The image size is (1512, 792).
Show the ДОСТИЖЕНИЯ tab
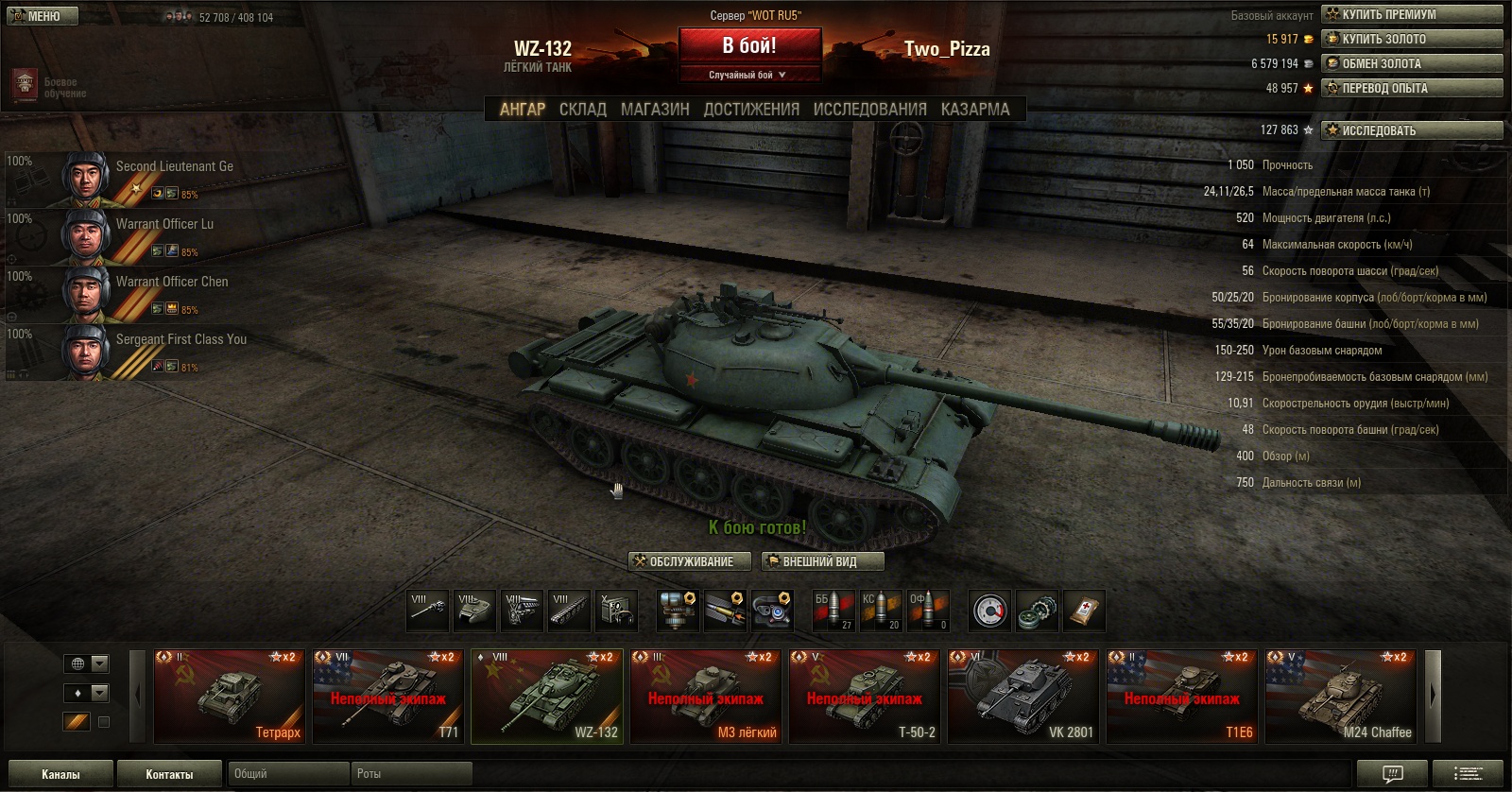click(751, 110)
